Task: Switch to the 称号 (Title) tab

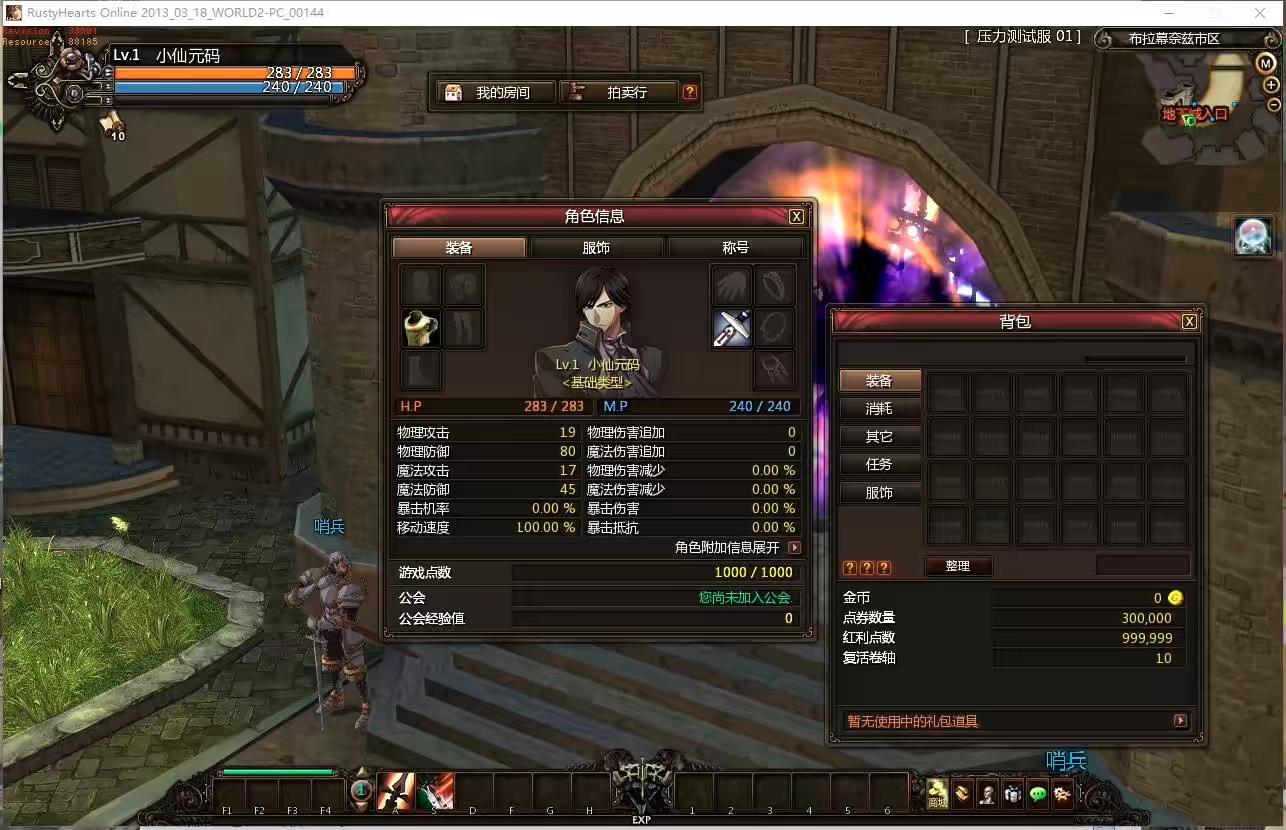Action: pyautogui.click(x=735, y=247)
